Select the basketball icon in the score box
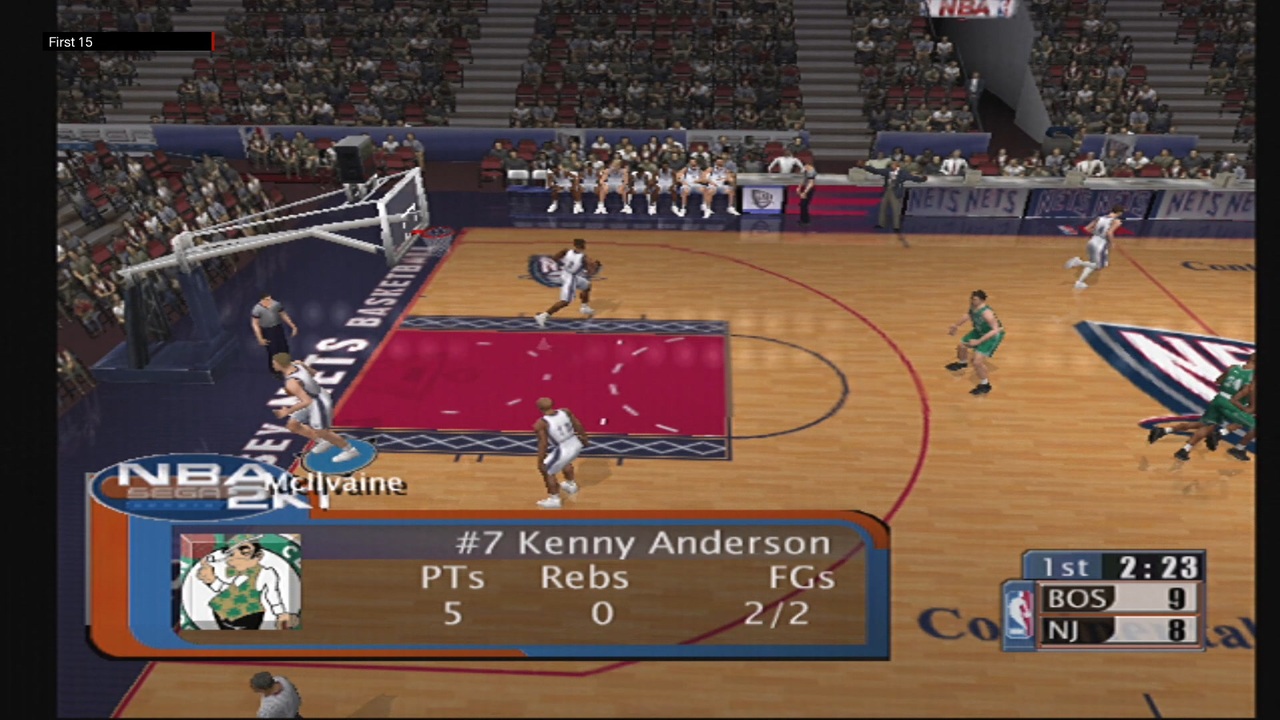The height and width of the screenshot is (720, 1280). coord(1019,610)
